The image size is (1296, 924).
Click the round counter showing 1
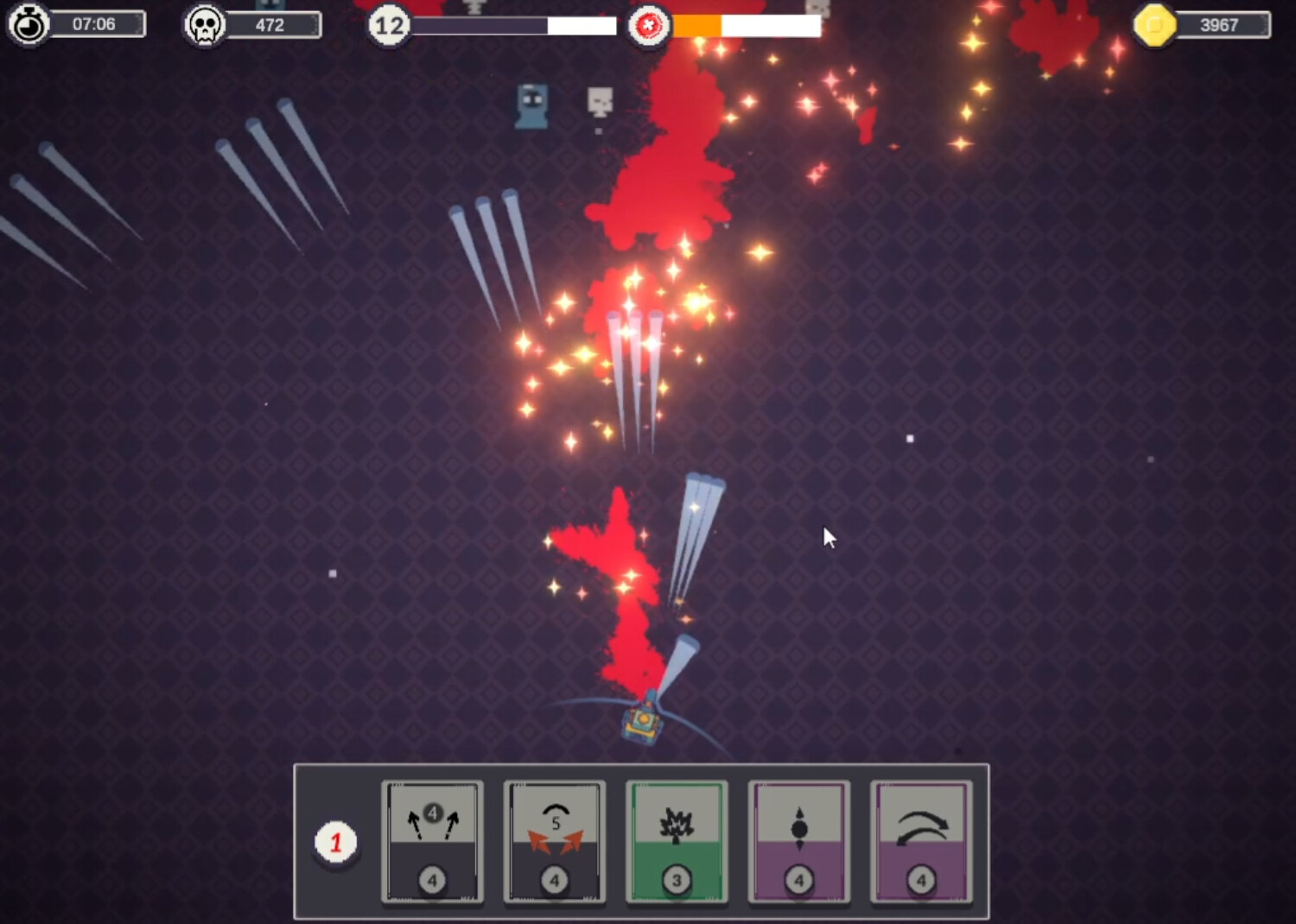(335, 842)
